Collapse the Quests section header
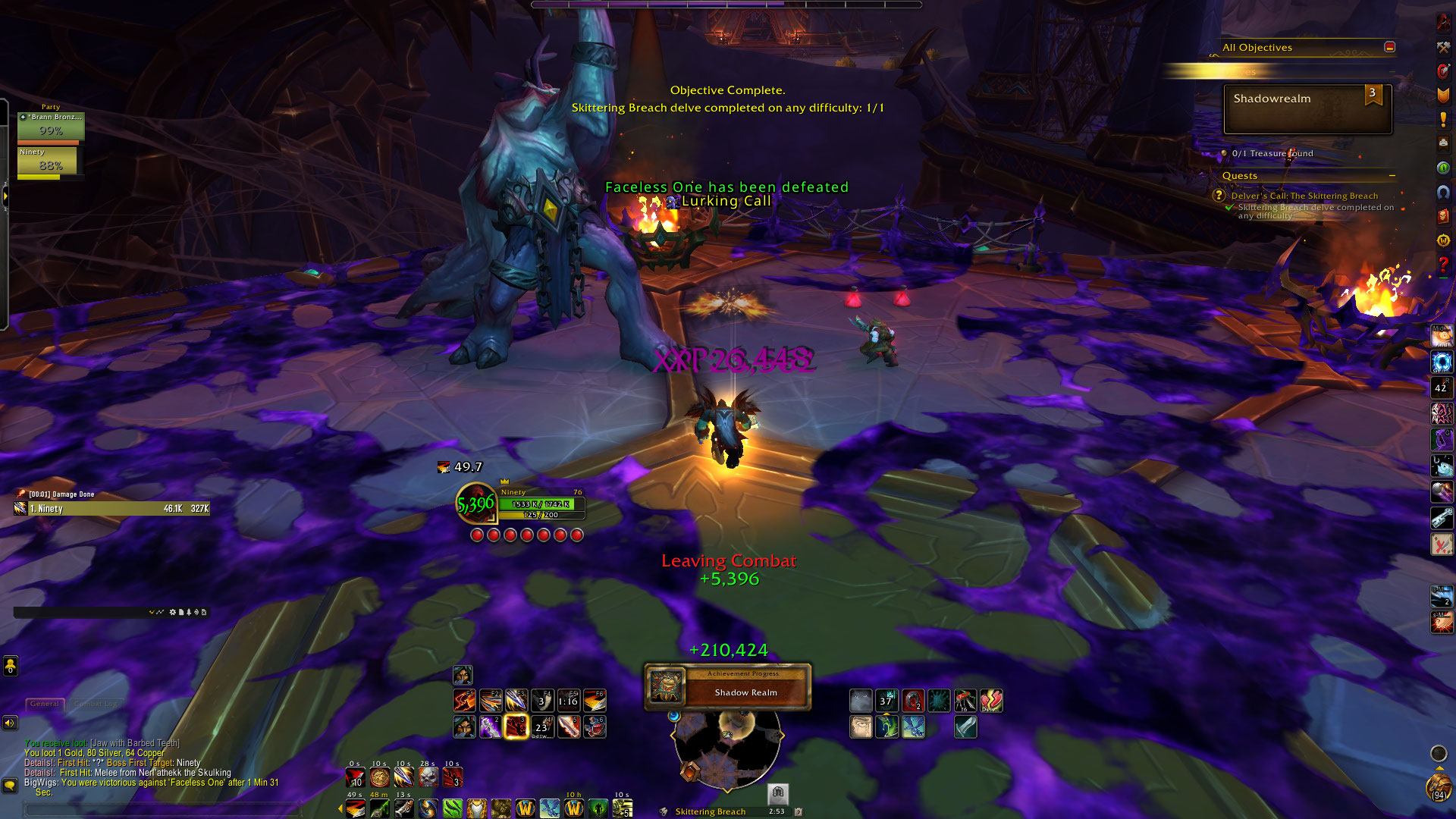Viewport: 1456px width, 819px height. coord(1392,176)
